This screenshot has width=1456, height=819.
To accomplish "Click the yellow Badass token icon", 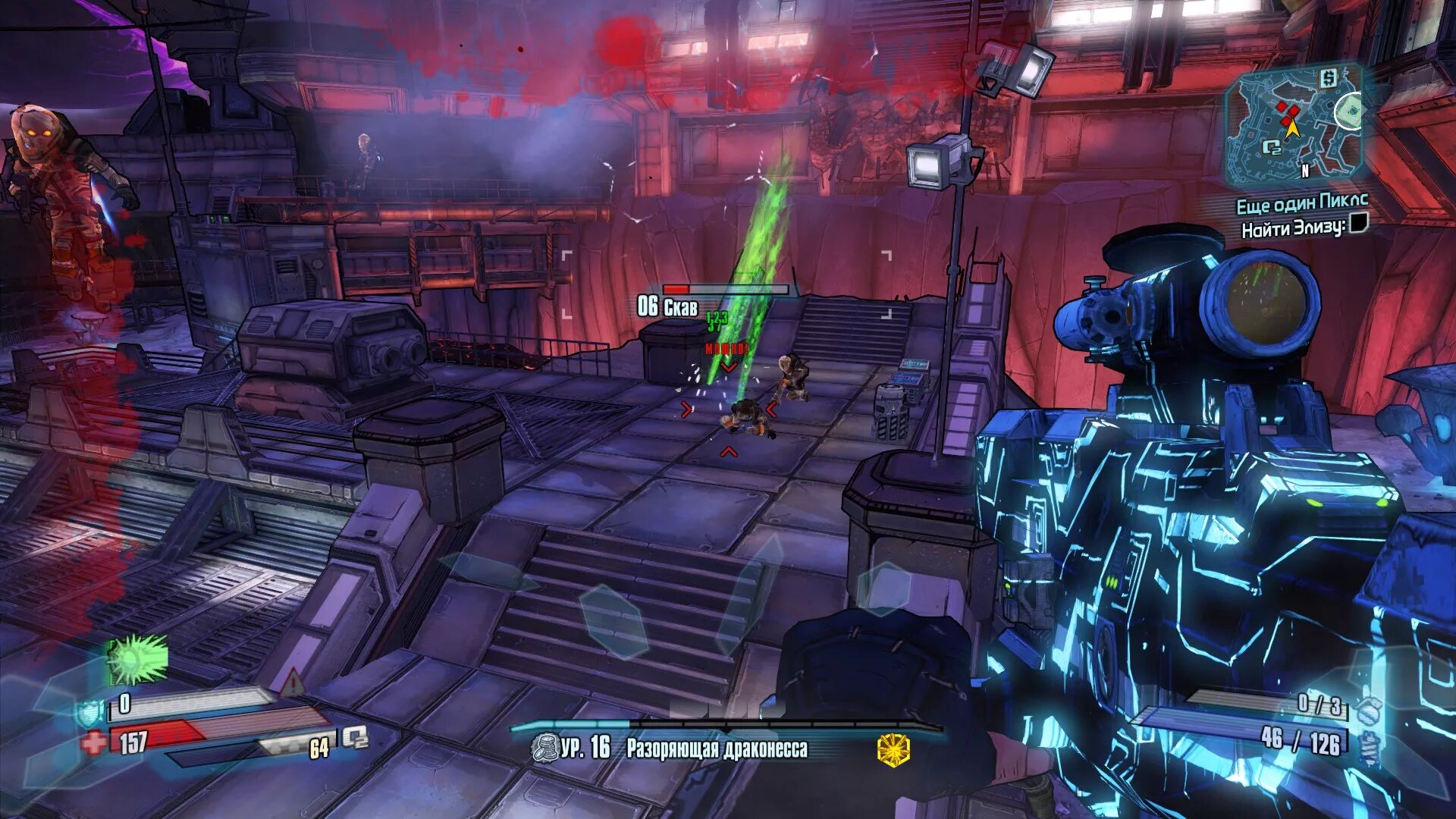I will click(893, 749).
